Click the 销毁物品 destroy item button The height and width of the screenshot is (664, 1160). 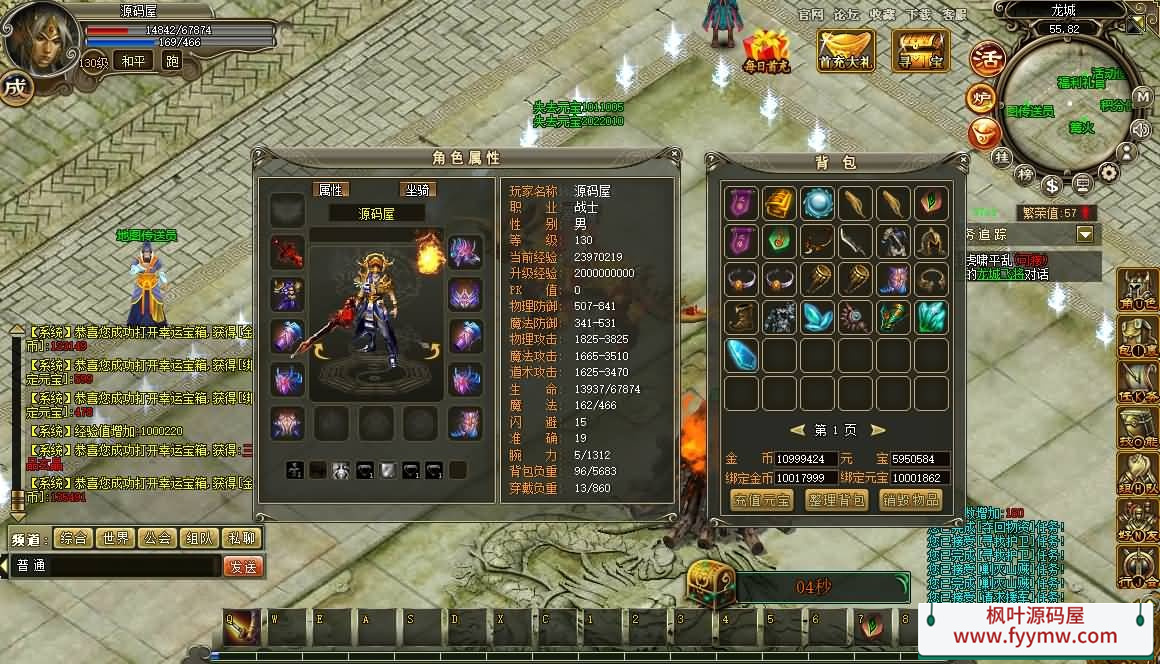pos(910,499)
